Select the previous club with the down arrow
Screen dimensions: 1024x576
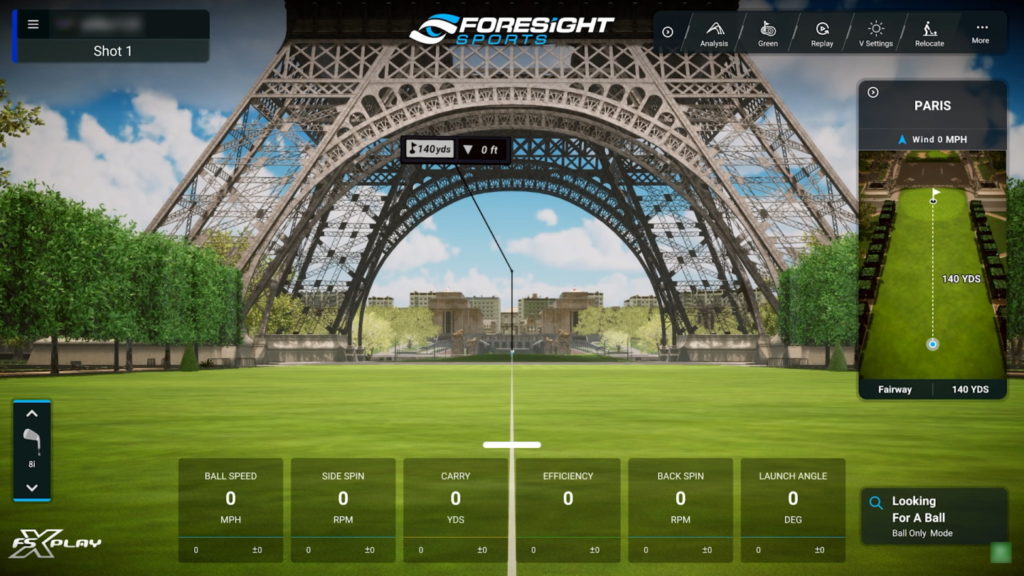pos(32,488)
